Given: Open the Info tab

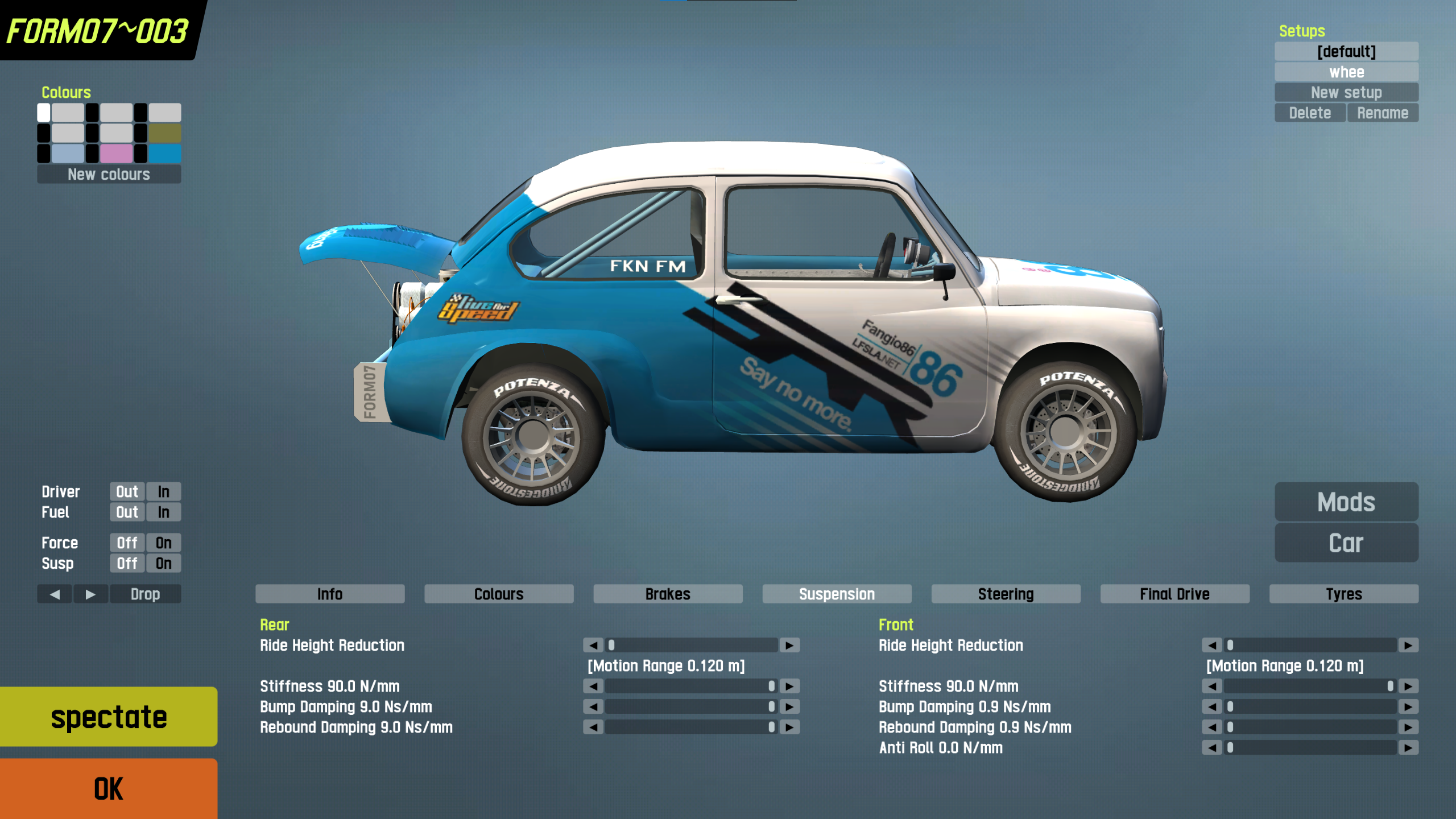Looking at the screenshot, I should tap(330, 594).
